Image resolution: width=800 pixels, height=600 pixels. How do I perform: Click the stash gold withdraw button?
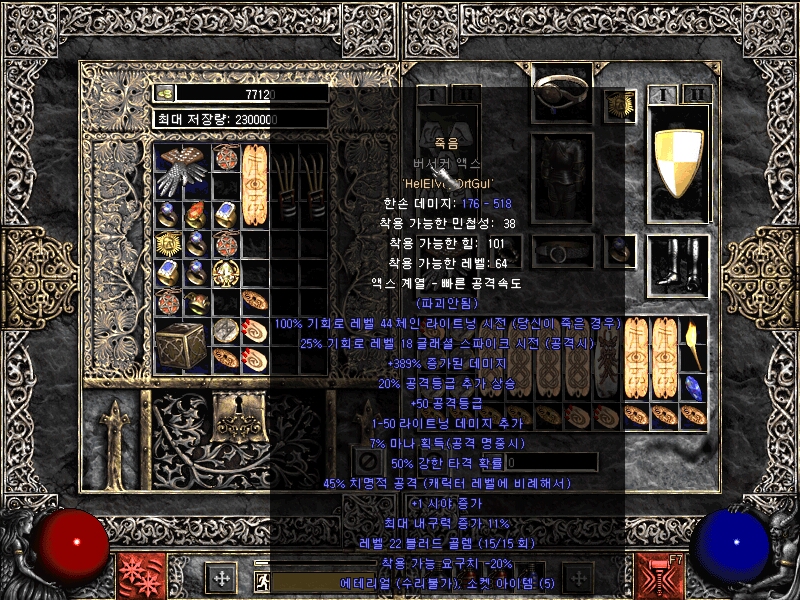click(x=165, y=93)
